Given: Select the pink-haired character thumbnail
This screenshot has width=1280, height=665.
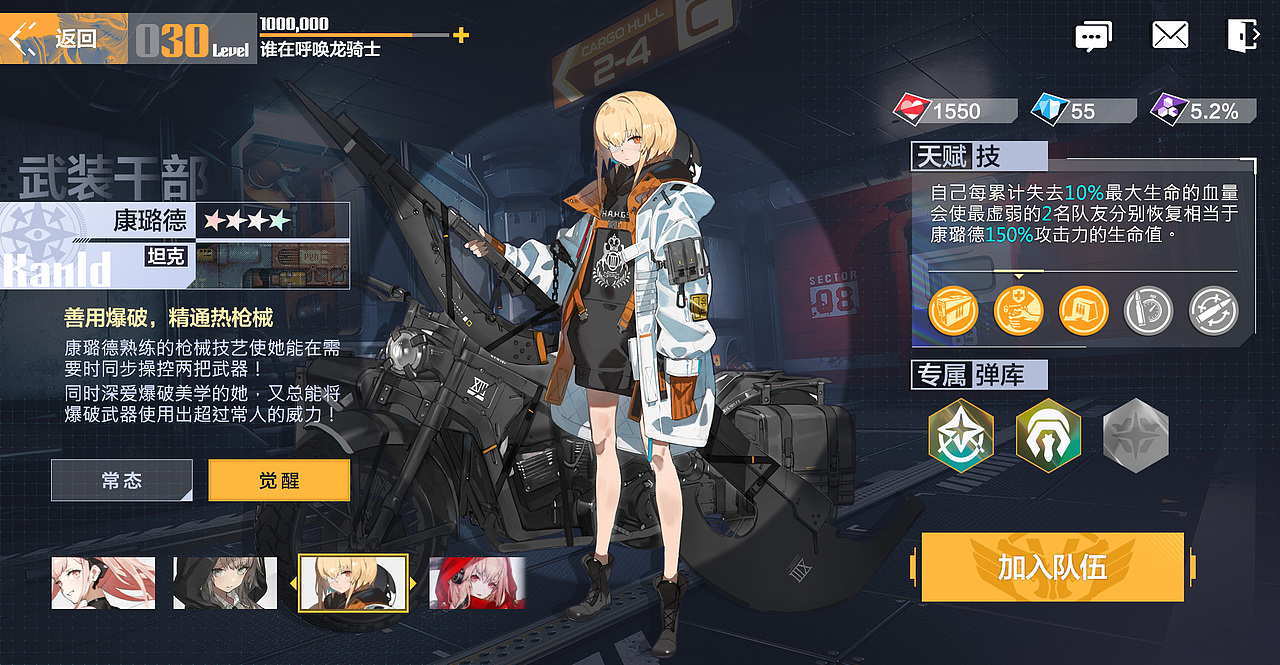Looking at the screenshot, I should (104, 583).
